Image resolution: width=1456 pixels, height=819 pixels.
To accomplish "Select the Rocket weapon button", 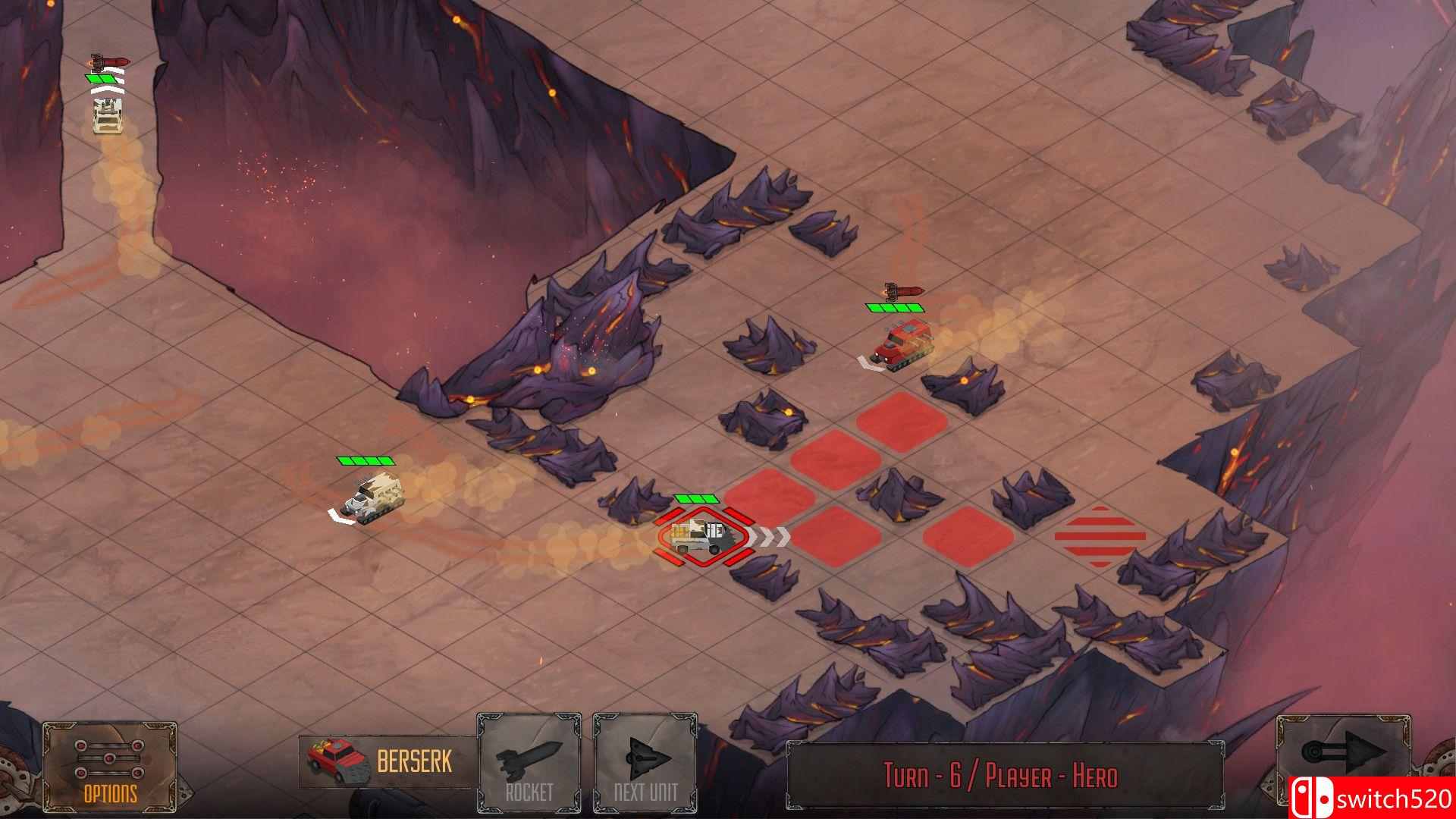I will click(x=529, y=764).
